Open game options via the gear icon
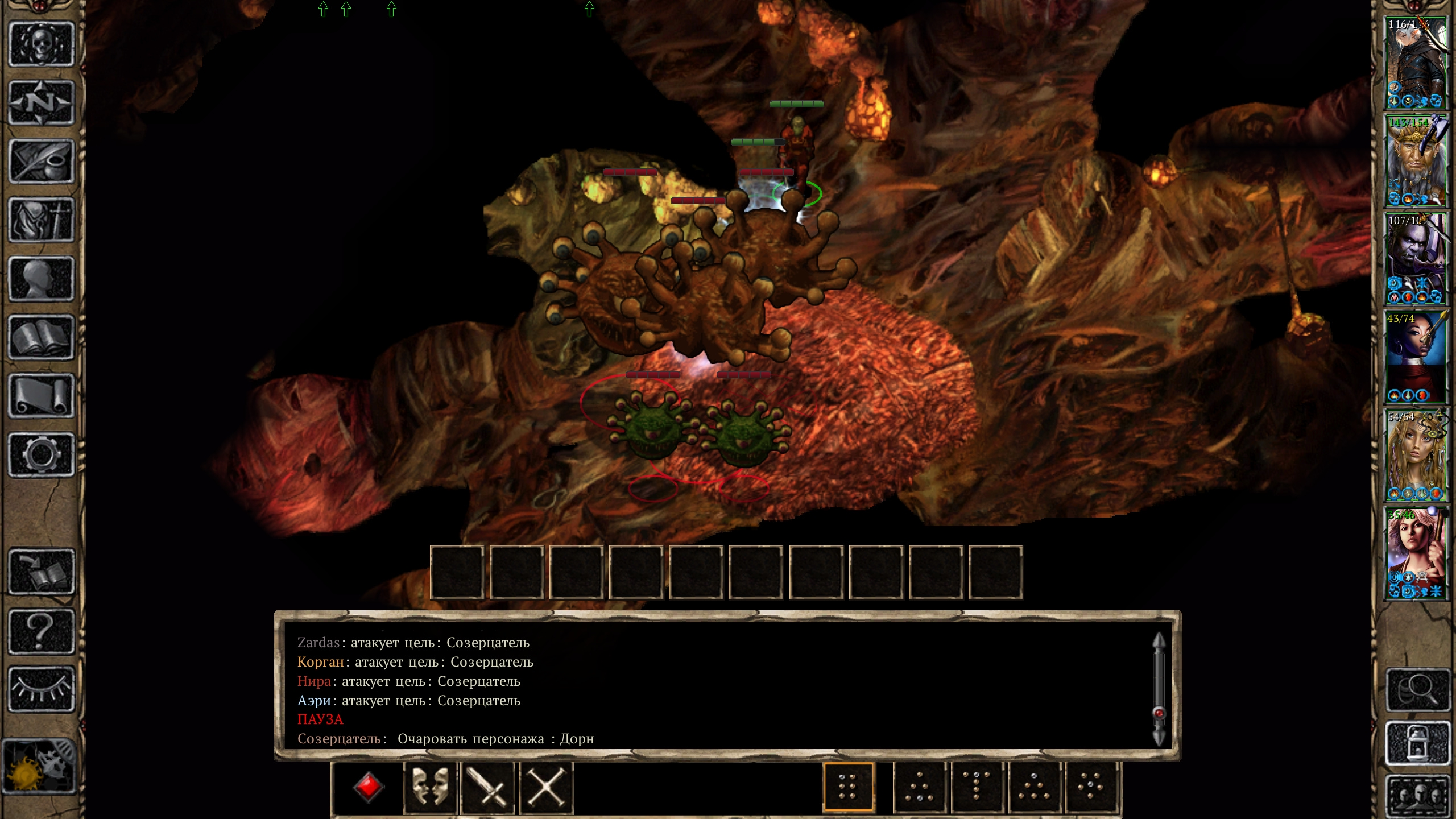Image resolution: width=1456 pixels, height=819 pixels. click(41, 455)
